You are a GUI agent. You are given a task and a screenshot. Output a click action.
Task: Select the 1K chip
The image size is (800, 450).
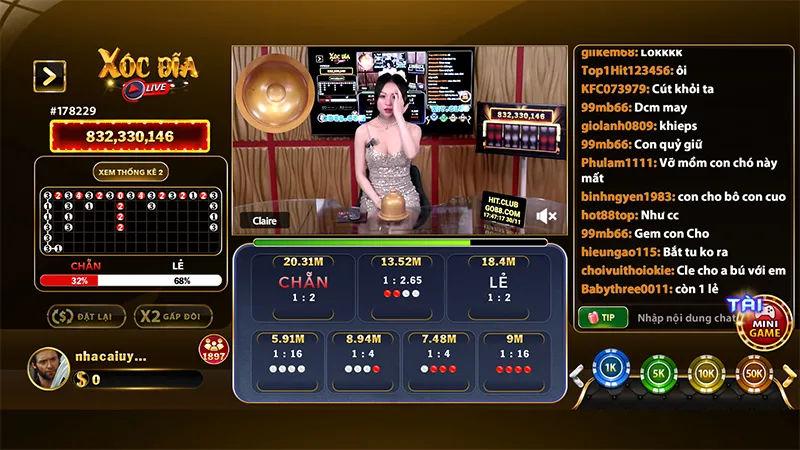(x=609, y=371)
